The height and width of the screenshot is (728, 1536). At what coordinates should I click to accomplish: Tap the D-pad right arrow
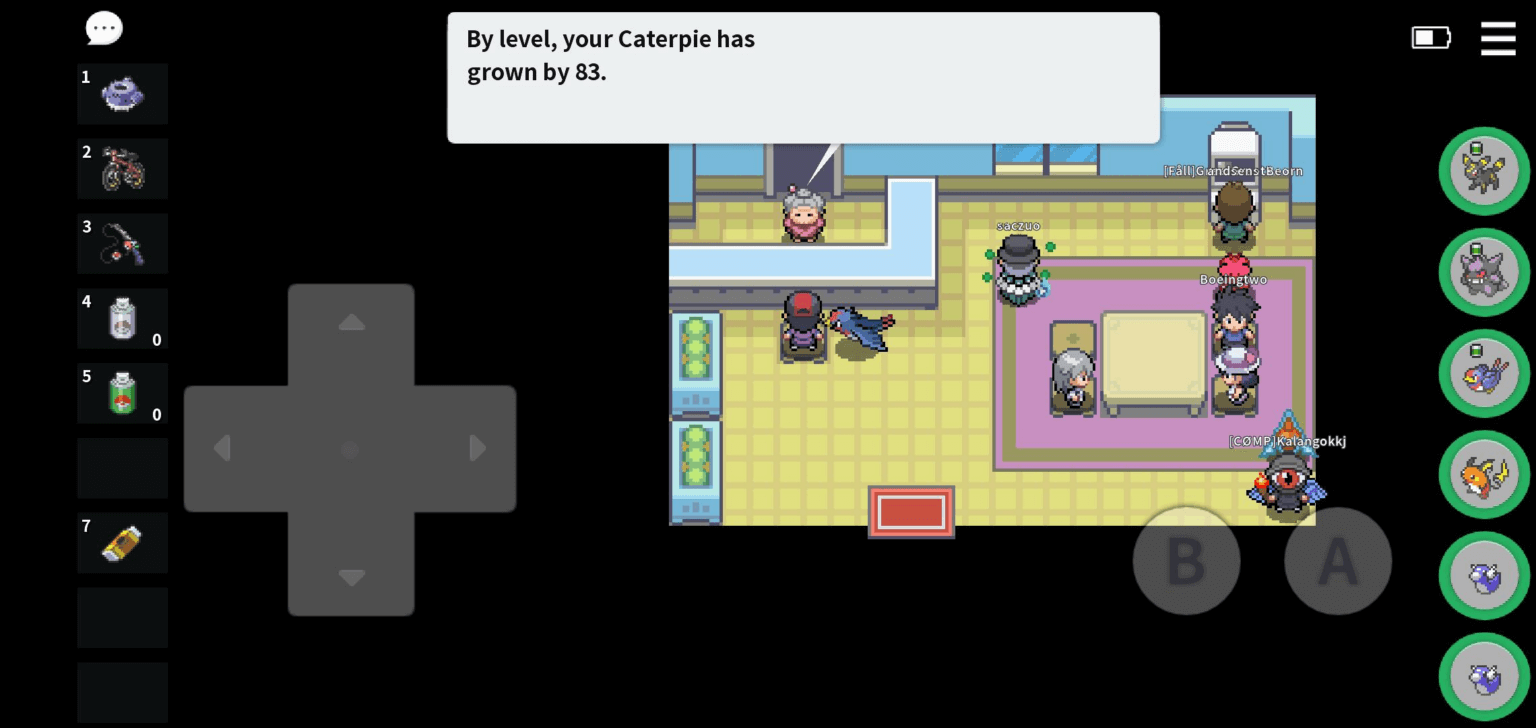pos(478,449)
